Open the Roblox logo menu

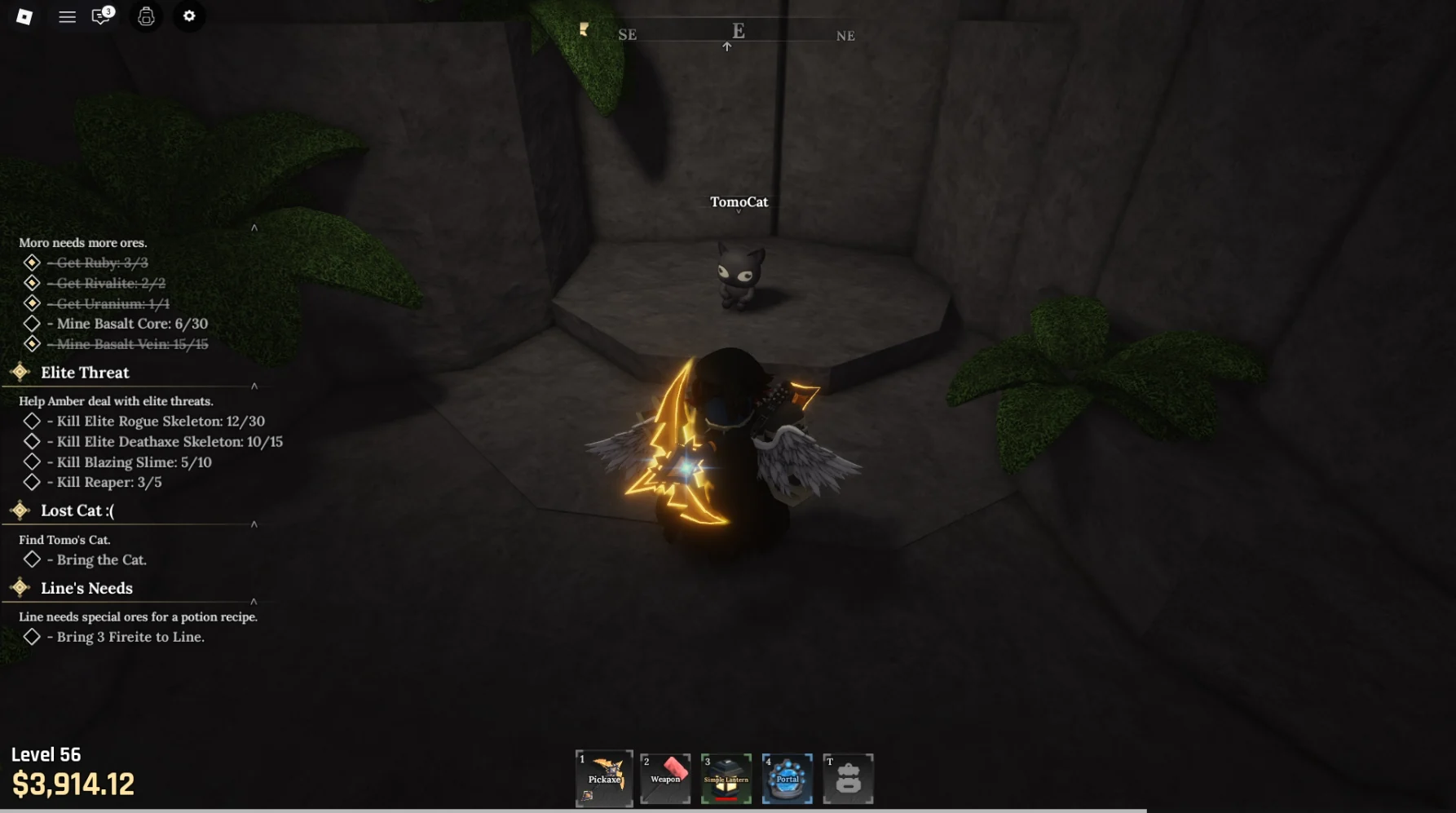click(24, 15)
